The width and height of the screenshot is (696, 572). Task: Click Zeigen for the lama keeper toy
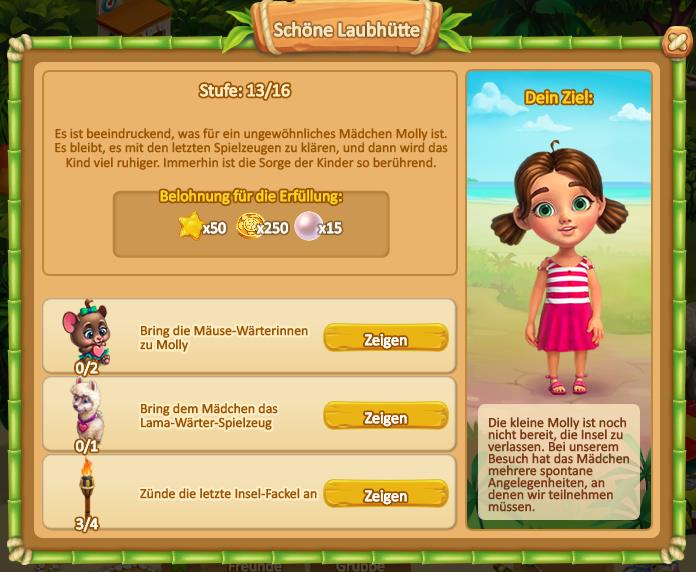tap(385, 417)
